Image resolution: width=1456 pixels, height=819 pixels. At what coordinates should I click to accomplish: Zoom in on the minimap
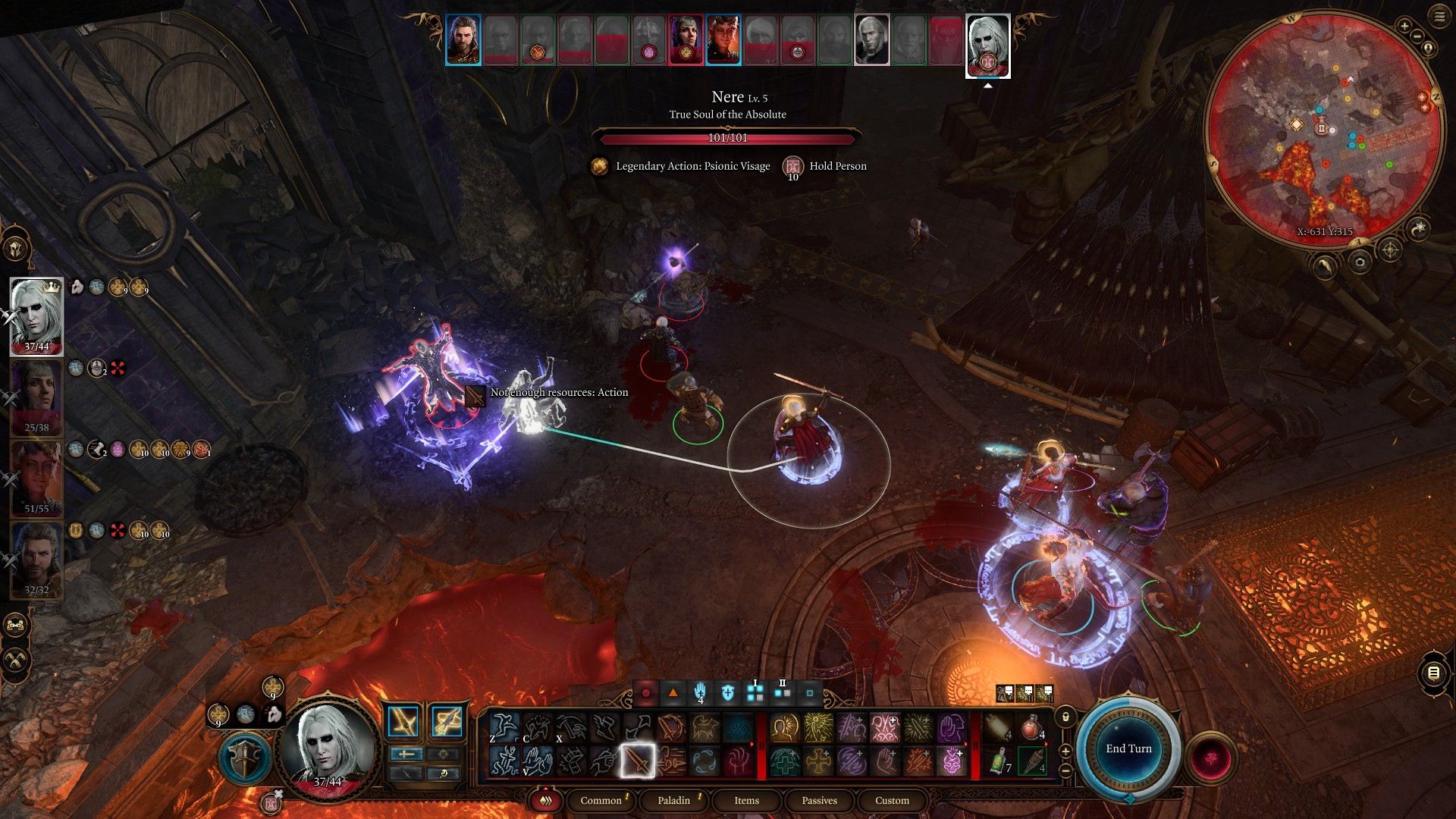tap(1404, 27)
